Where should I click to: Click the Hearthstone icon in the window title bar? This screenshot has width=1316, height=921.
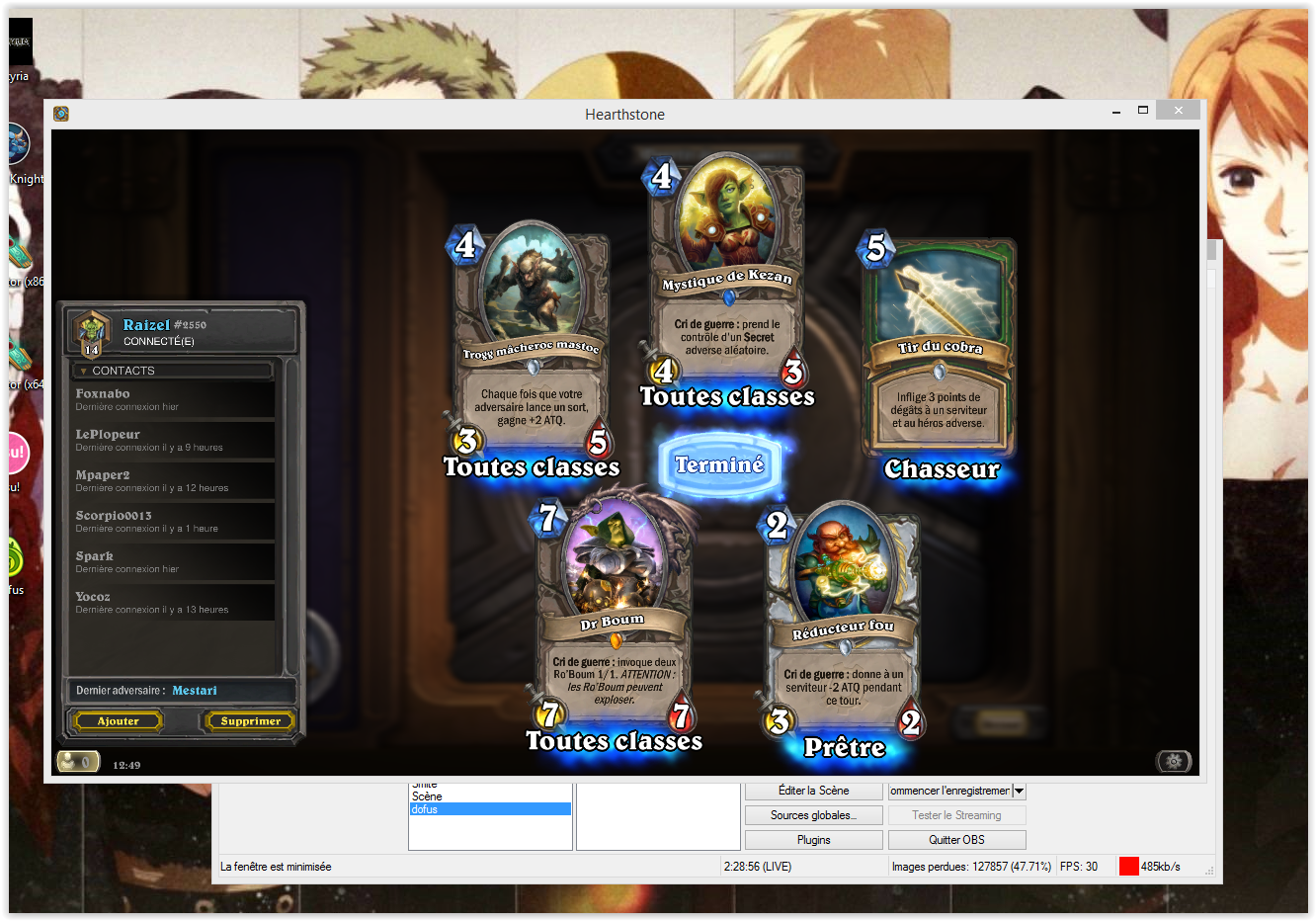60,114
